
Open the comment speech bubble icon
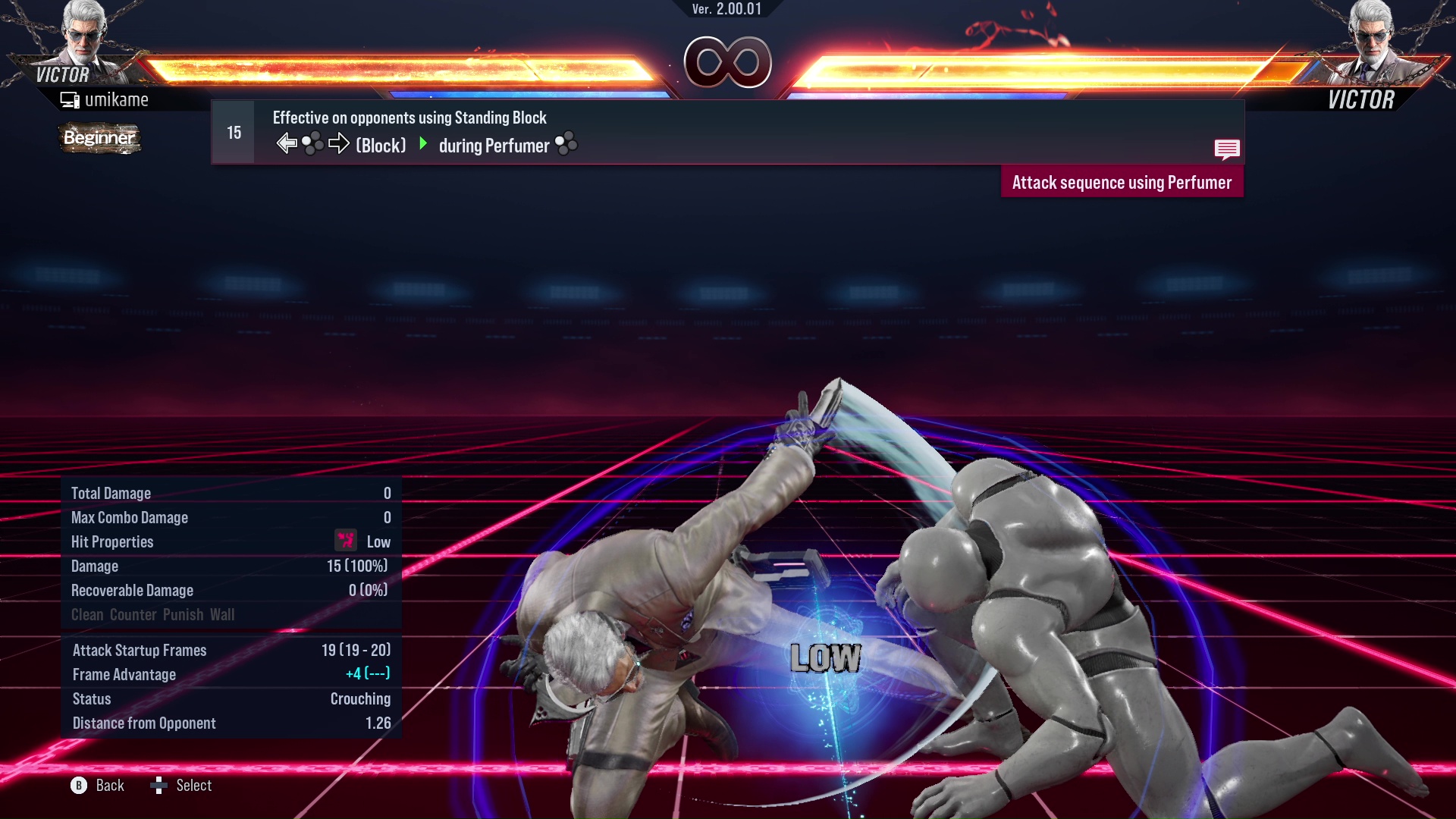point(1227,149)
